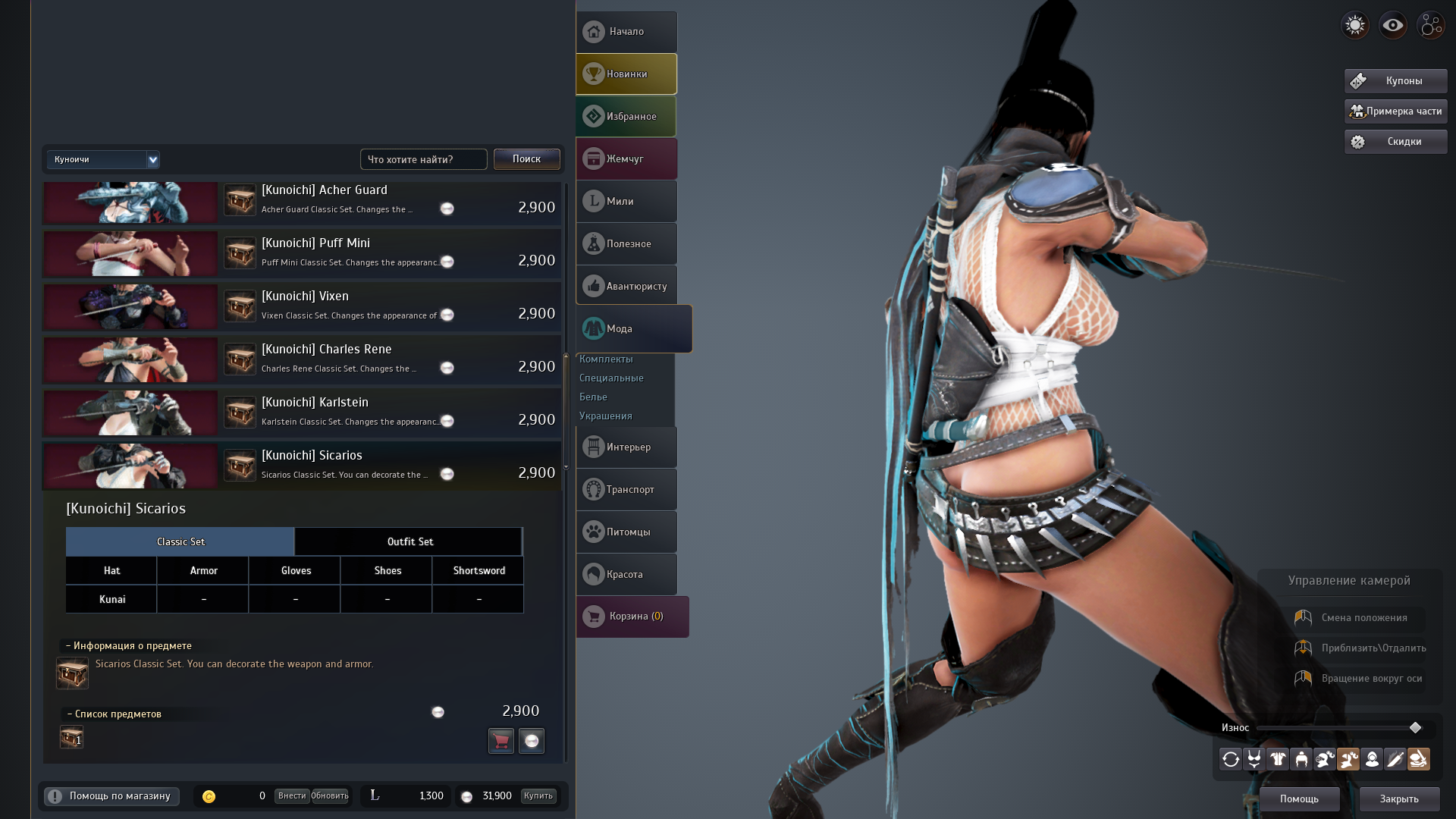The height and width of the screenshot is (819, 1456).
Task: Click the Купить button near the balance
Action: (538, 796)
